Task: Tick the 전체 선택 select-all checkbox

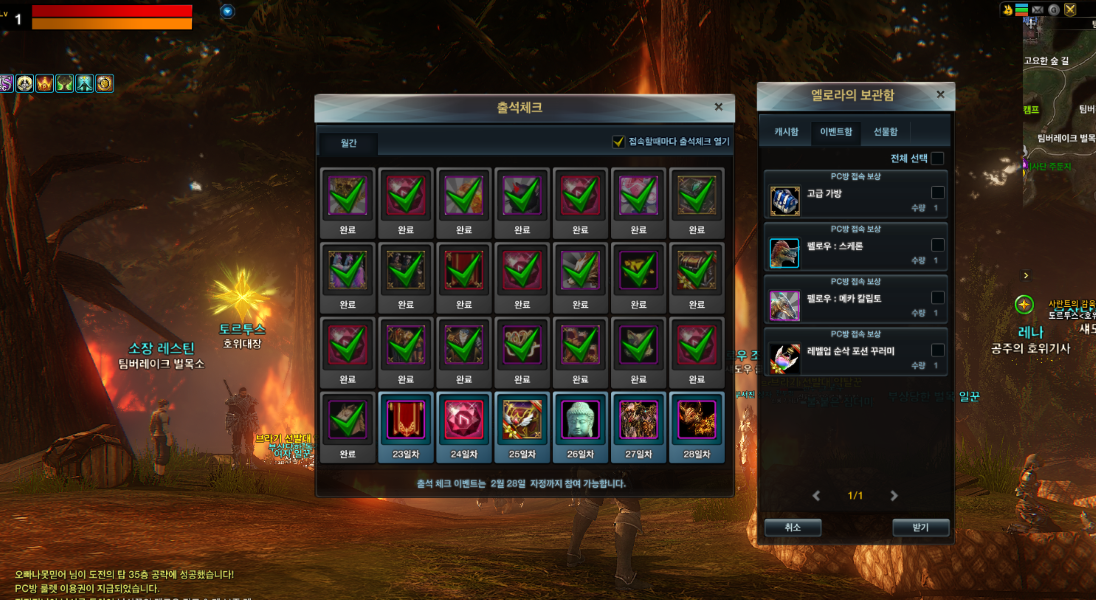Action: coord(938,158)
